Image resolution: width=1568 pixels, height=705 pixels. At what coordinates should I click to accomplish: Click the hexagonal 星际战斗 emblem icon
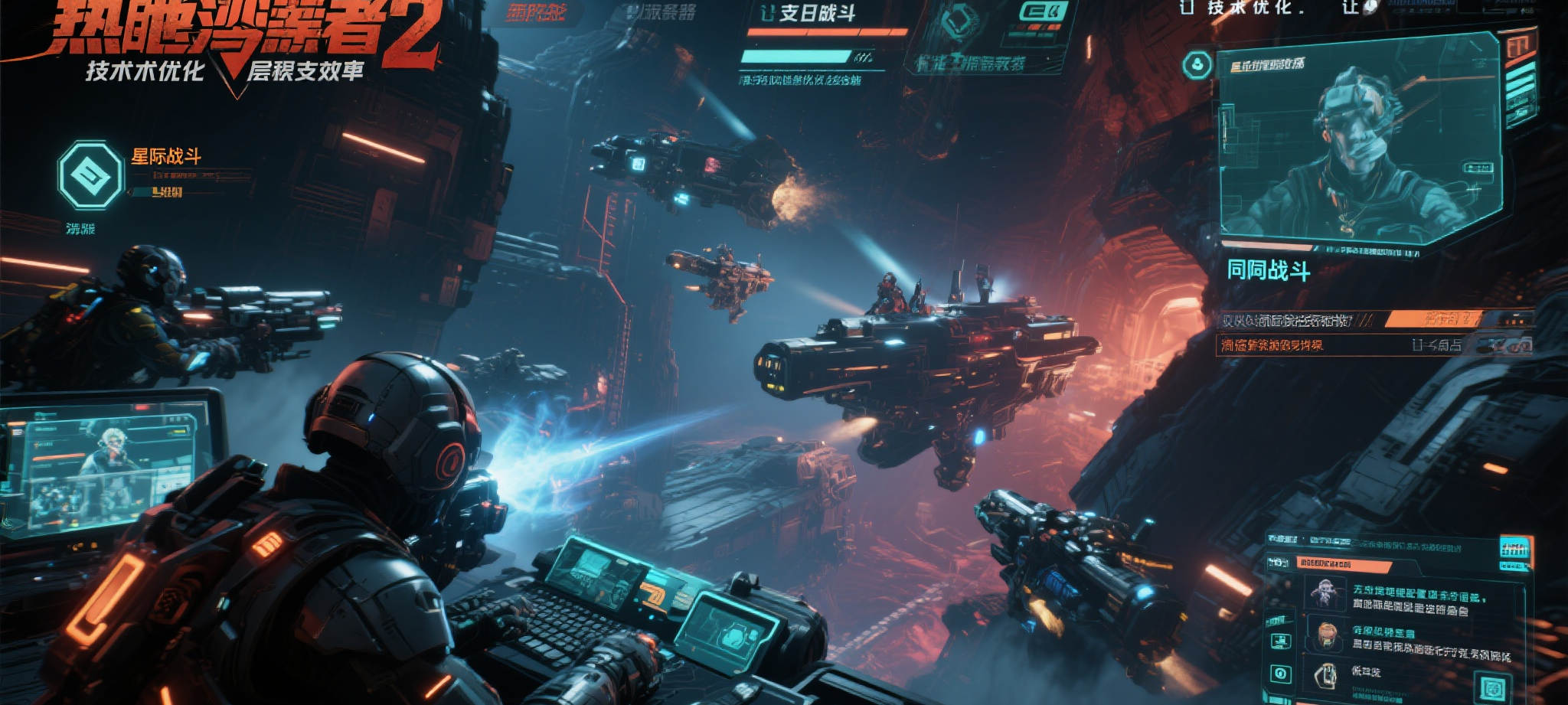point(90,175)
